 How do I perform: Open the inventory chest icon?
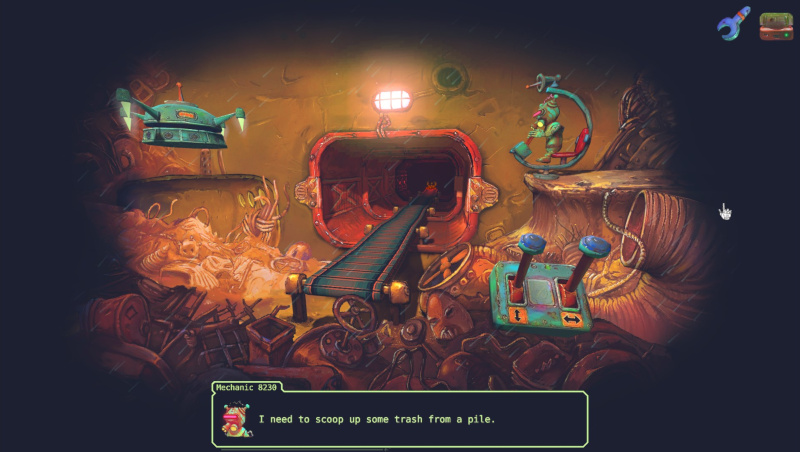(776, 25)
